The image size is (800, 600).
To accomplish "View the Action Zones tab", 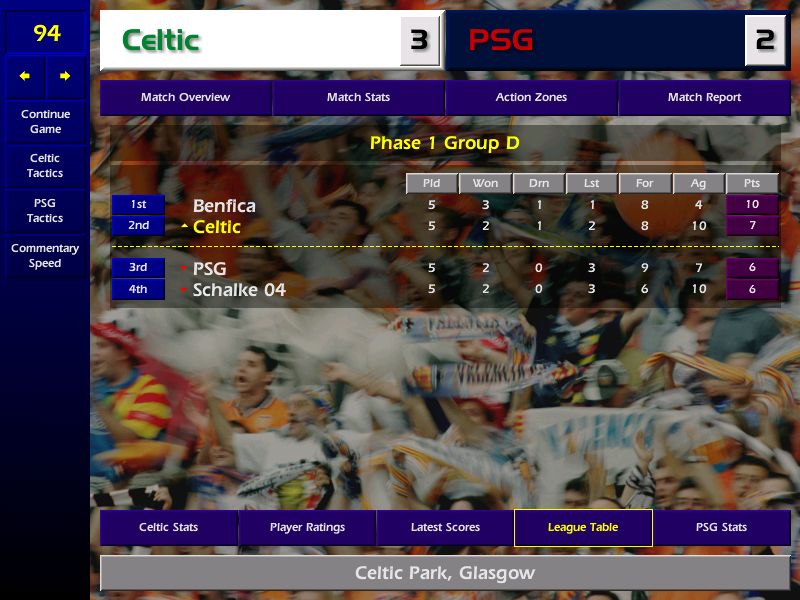I will [x=531, y=98].
